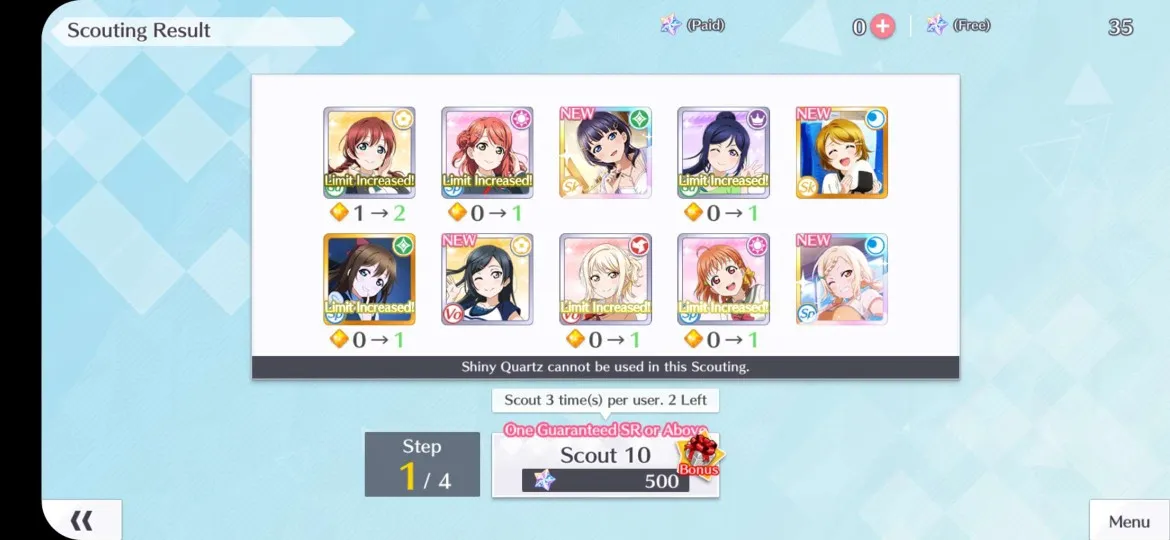View the pink card with red braided hair

pos(487,153)
